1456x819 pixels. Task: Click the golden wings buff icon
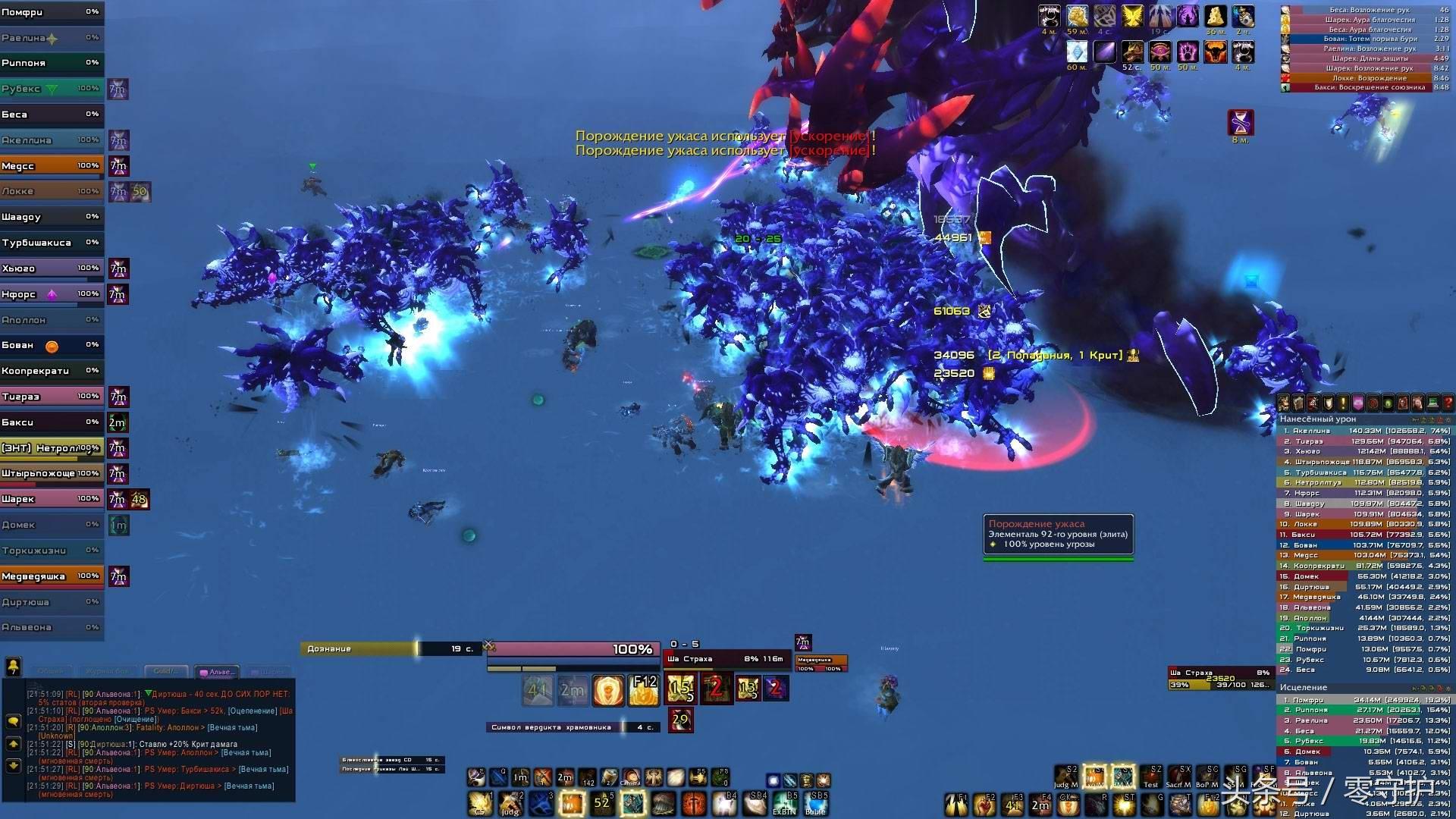[1132, 16]
